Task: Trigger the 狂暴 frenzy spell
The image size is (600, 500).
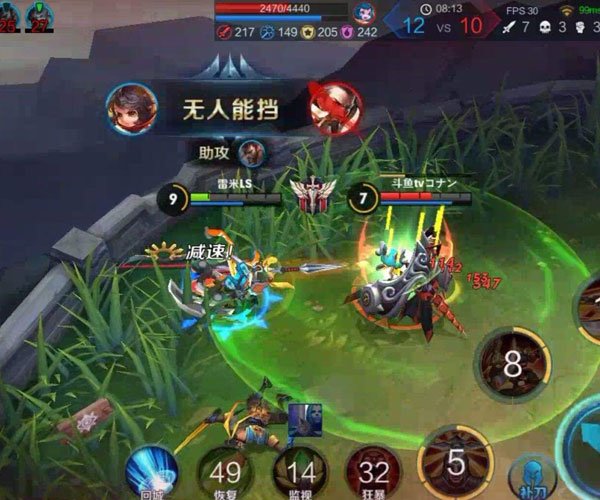Action: pos(373,473)
